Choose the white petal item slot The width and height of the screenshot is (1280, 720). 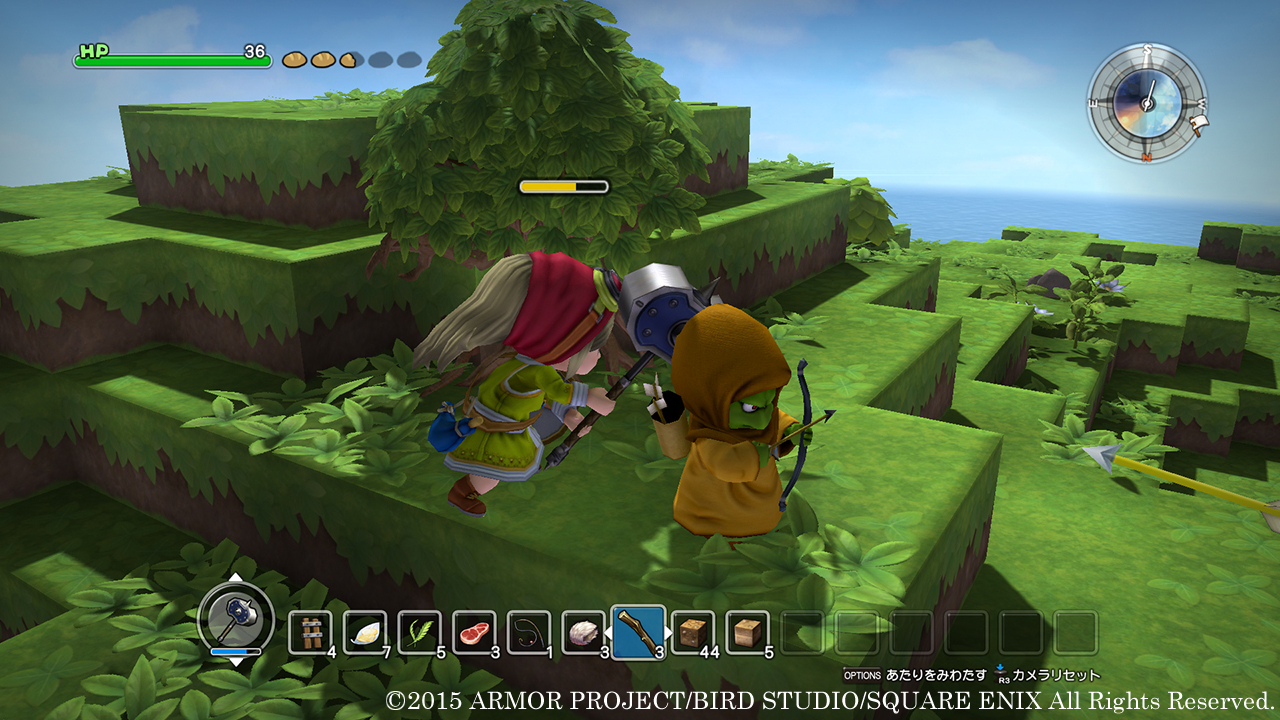(x=365, y=632)
